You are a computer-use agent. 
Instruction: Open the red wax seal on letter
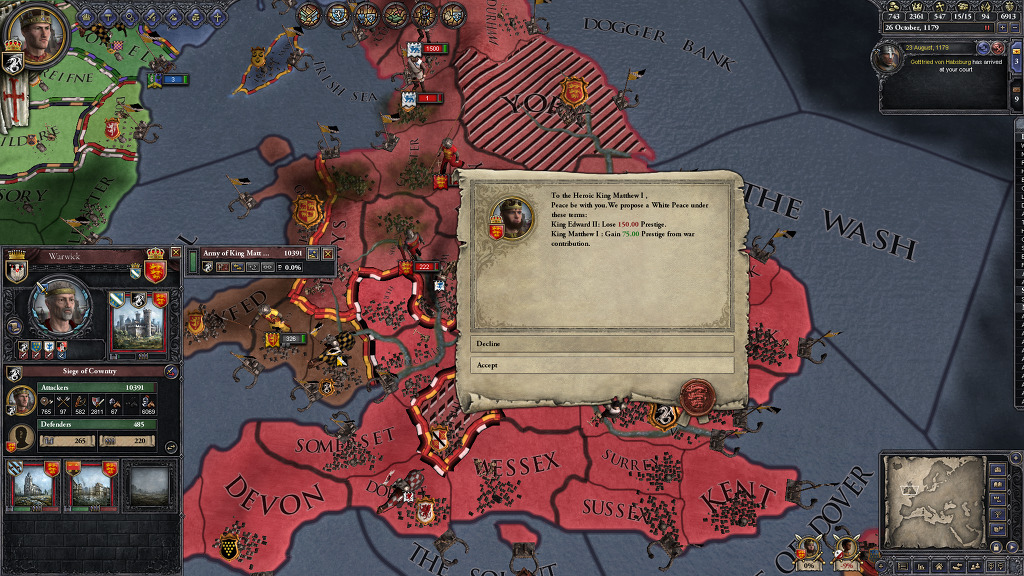point(694,397)
